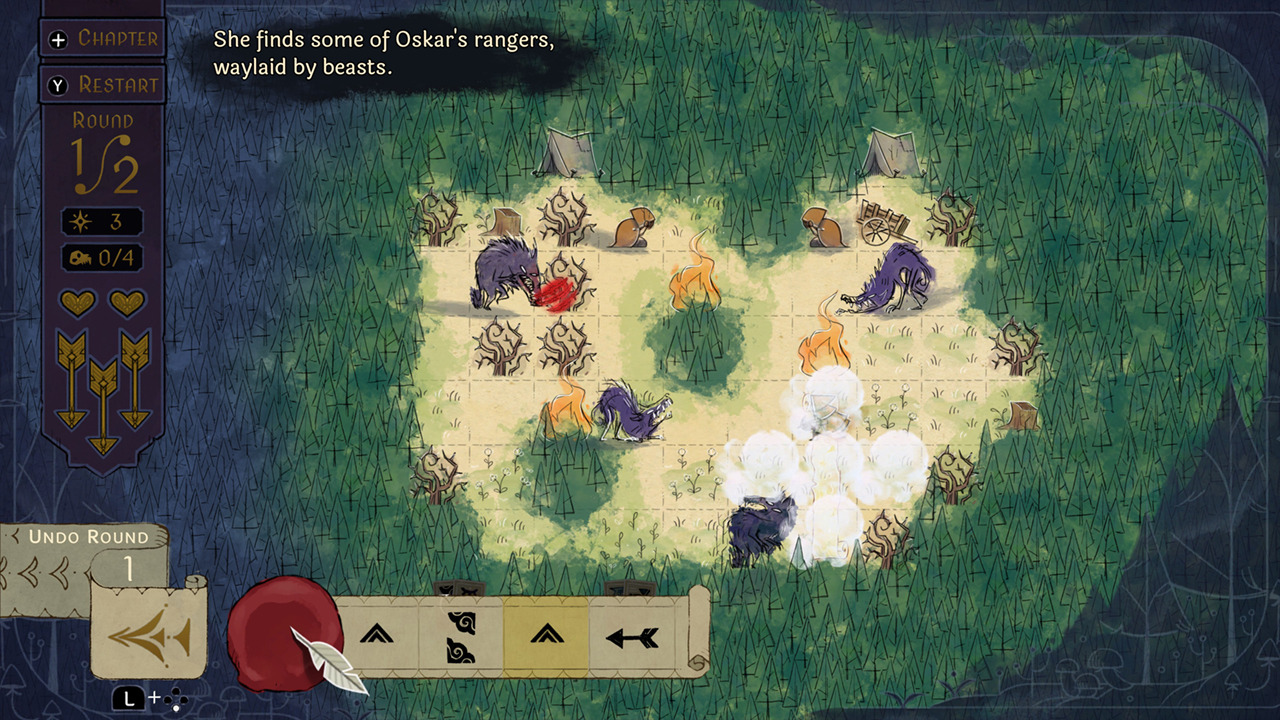Choose the swirling cloud action slot
Screen dimensions: 1280x720
461,636
